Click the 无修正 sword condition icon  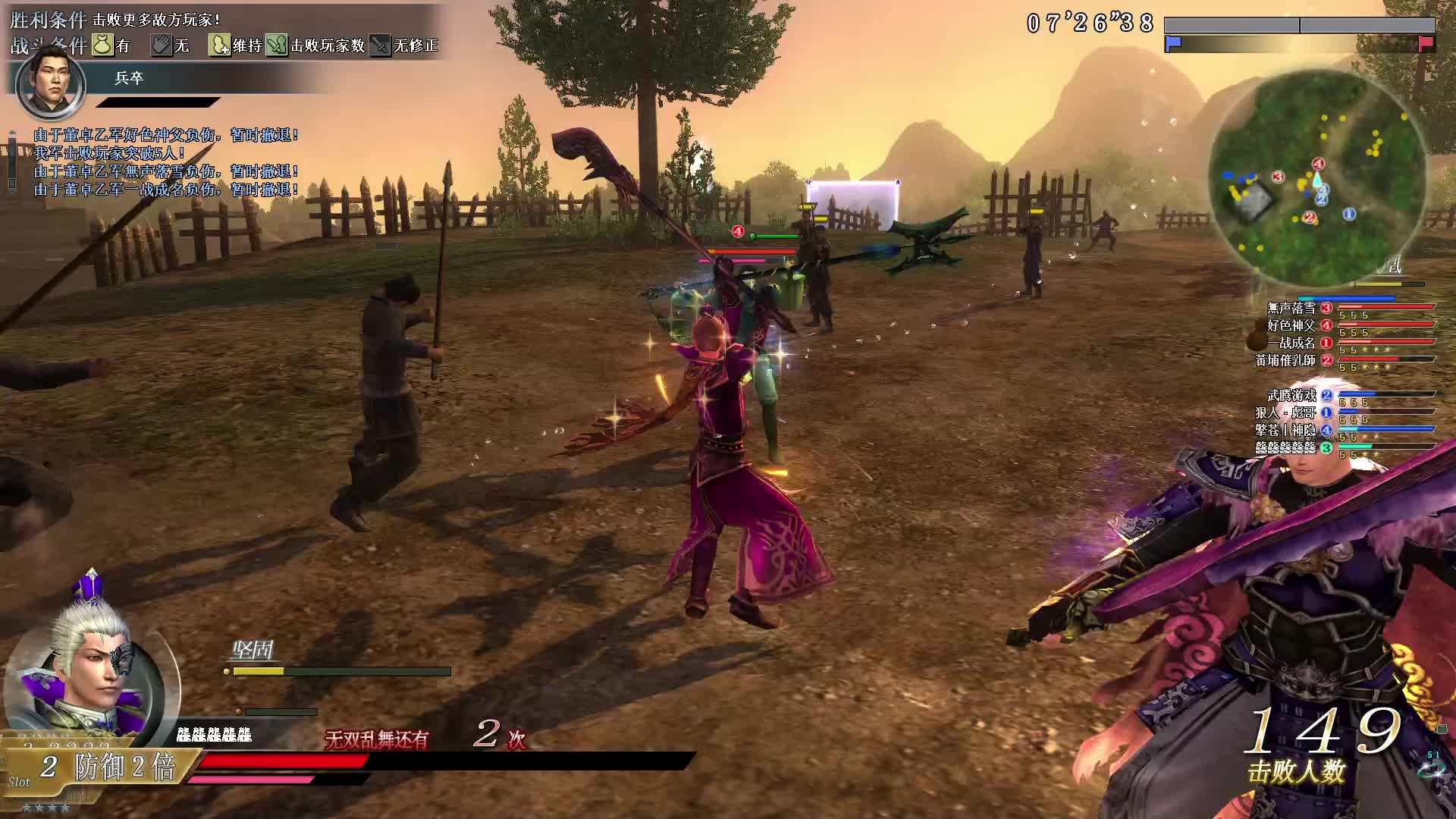tap(380, 45)
